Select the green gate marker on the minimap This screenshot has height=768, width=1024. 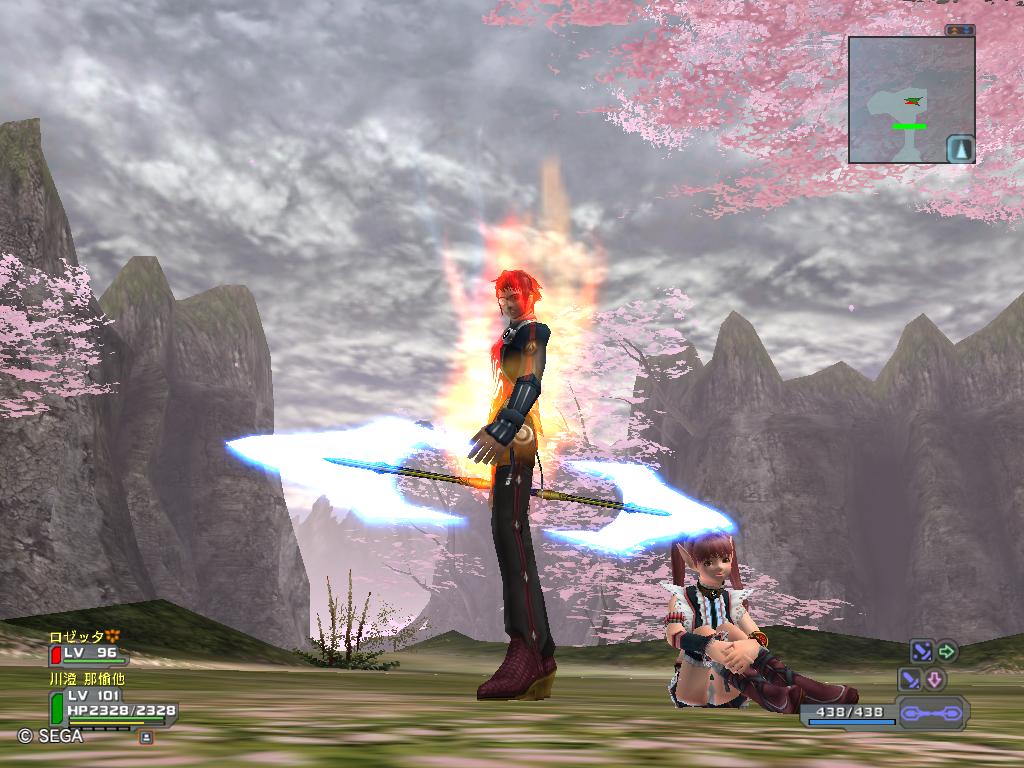[909, 126]
